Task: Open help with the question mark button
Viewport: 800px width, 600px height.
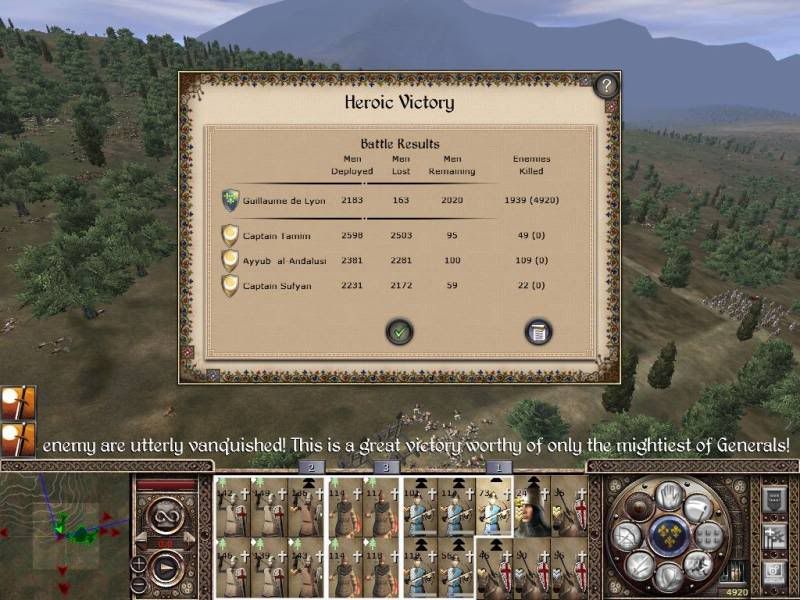Action: click(606, 86)
